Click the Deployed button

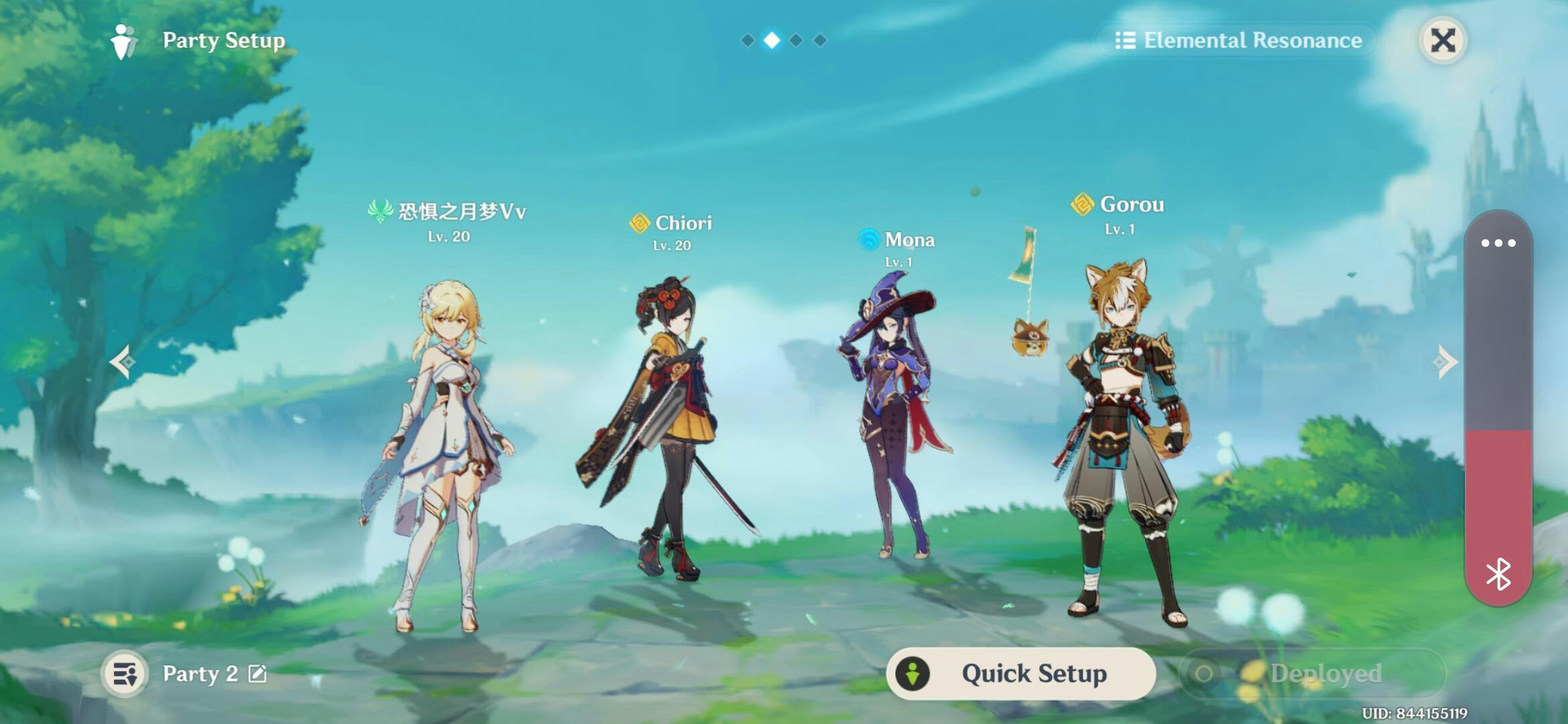[1312, 673]
